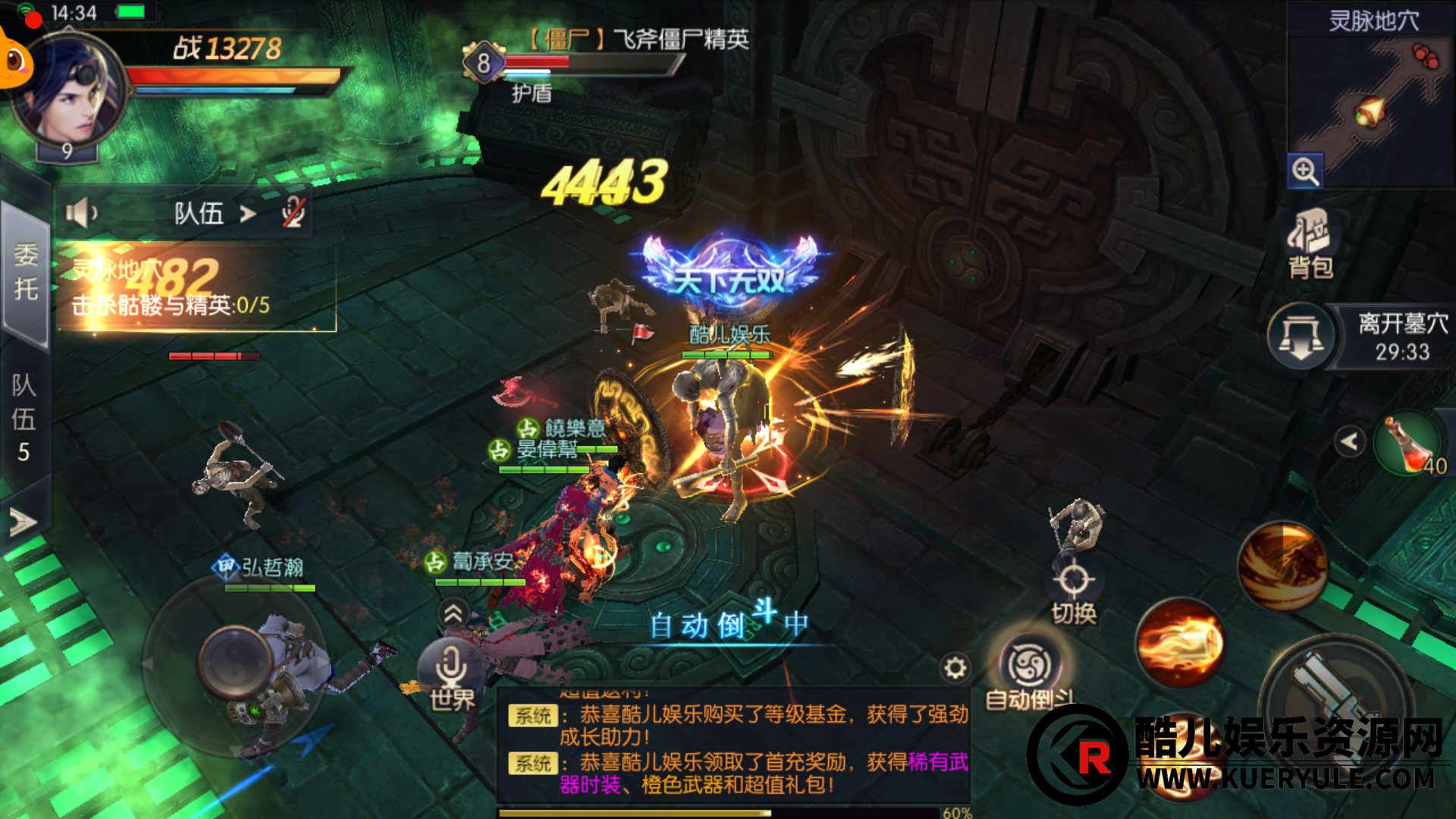Open the 背包 backpack
1456x819 pixels.
1310,243
